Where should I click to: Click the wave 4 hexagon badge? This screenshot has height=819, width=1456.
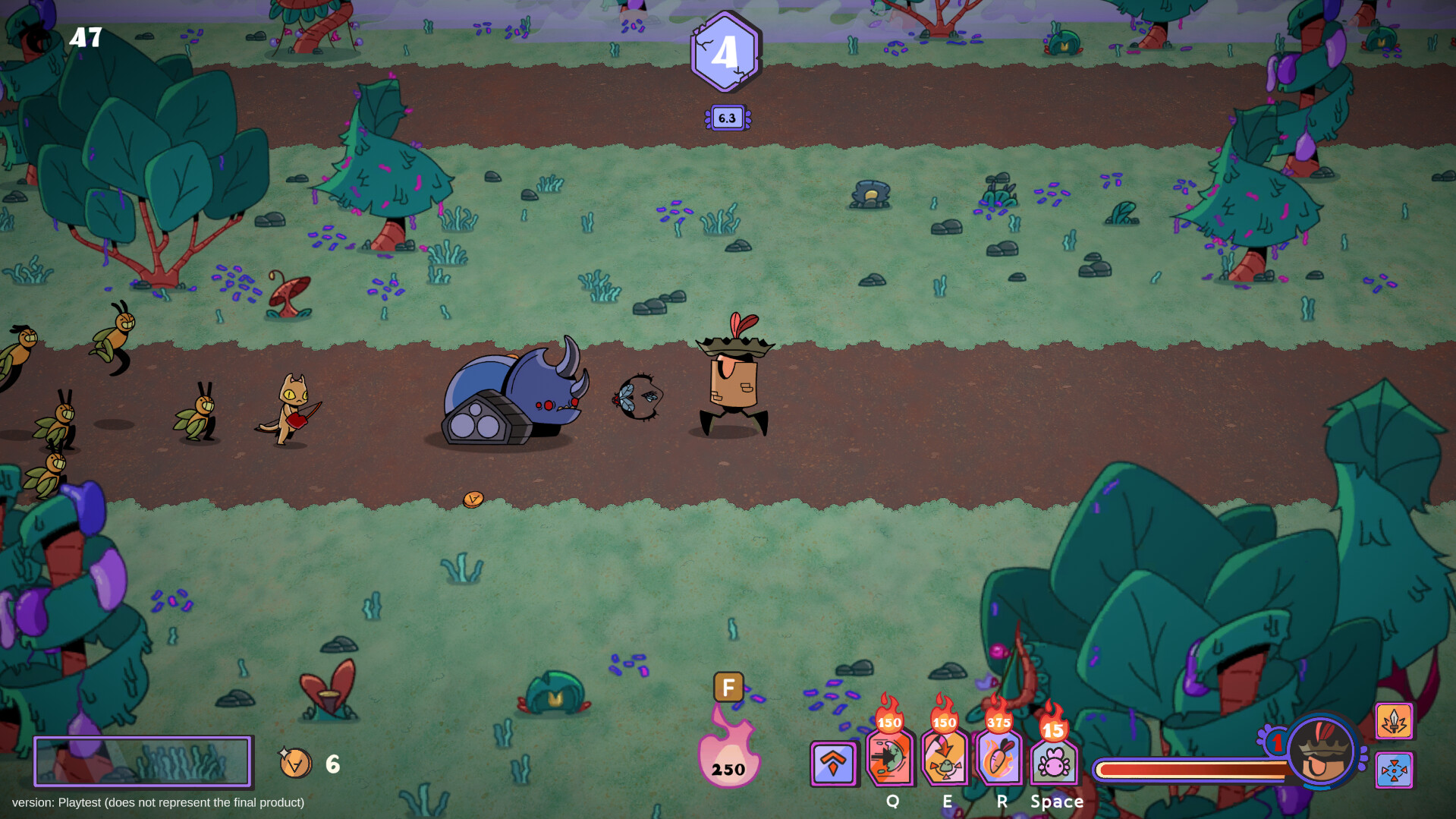726,52
